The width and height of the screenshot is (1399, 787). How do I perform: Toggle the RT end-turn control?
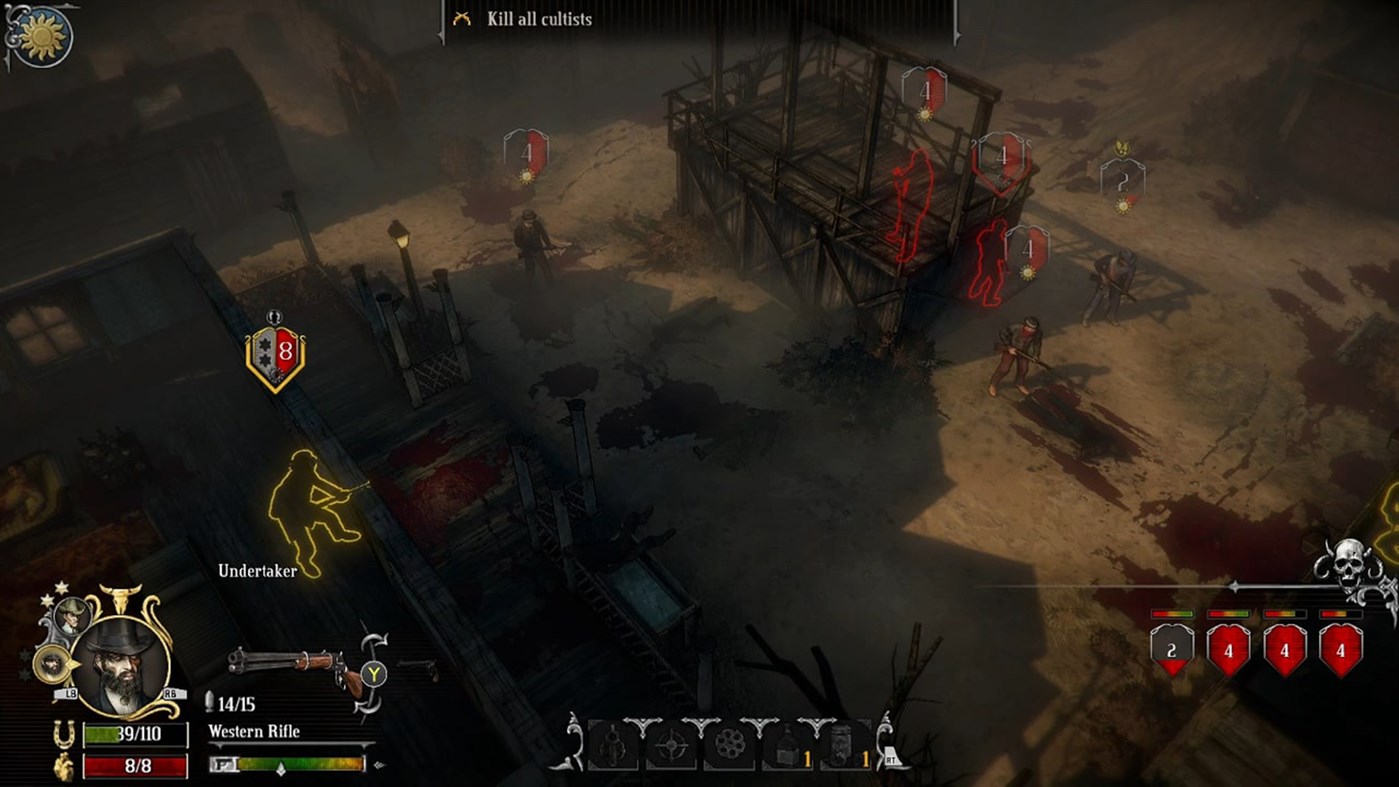coord(890,758)
